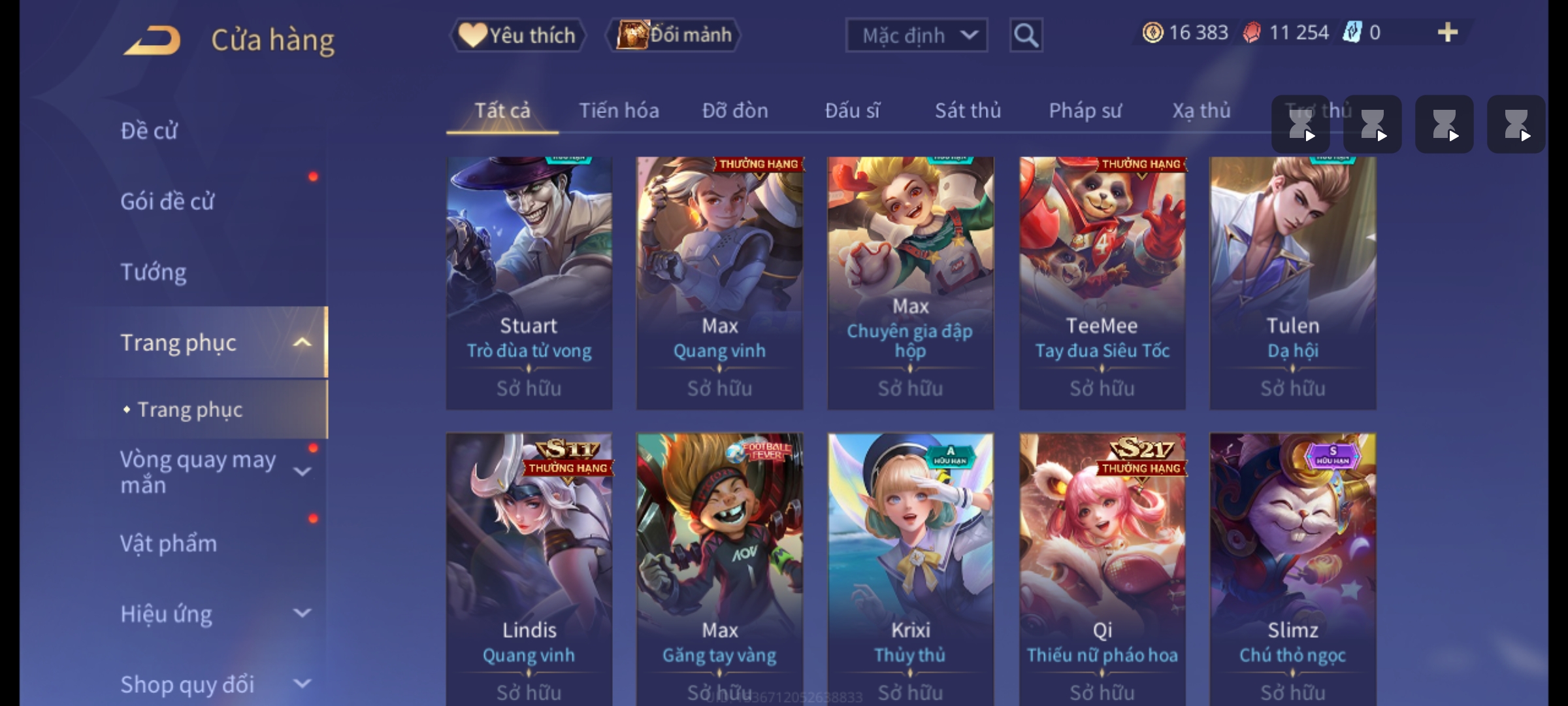The image size is (1568, 706).
Task: Go back using the arrow button
Action: pos(152,41)
